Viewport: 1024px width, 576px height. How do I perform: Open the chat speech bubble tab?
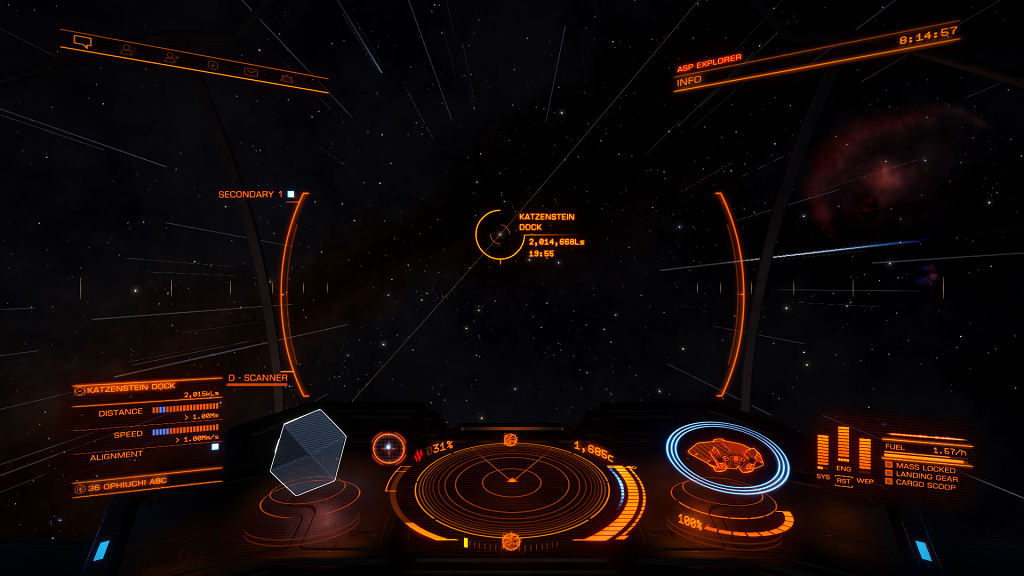click(83, 42)
